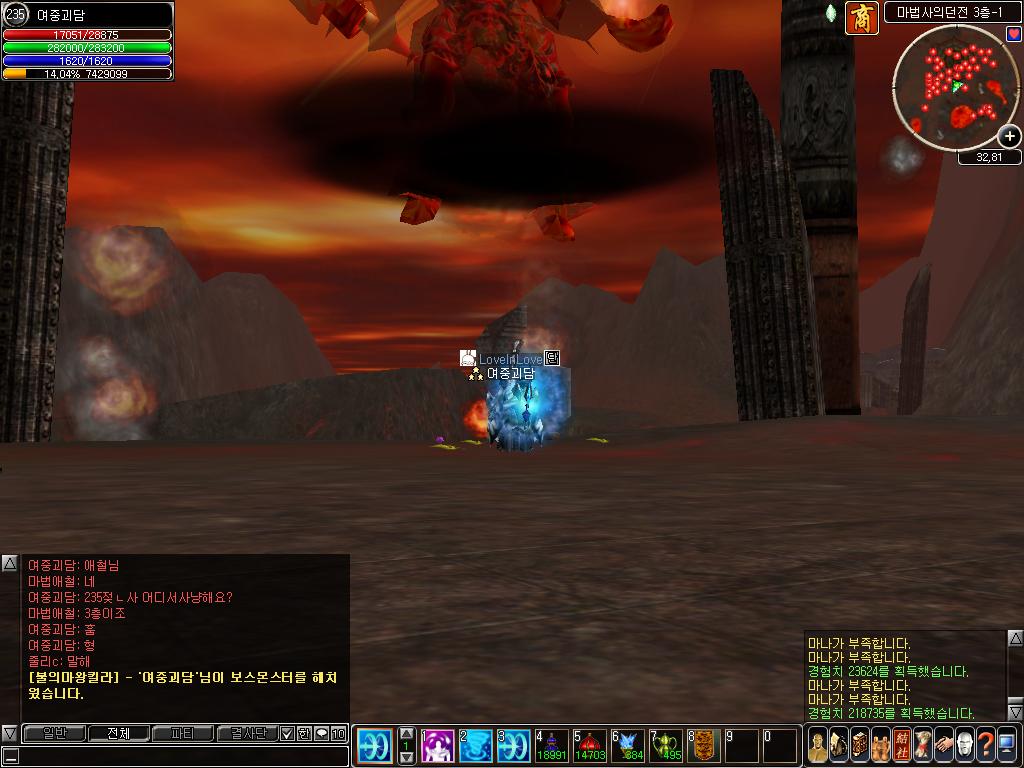Viewport: 1024px width, 768px height.
Task: Select the blue crystal item in slot 6
Action: tap(628, 746)
